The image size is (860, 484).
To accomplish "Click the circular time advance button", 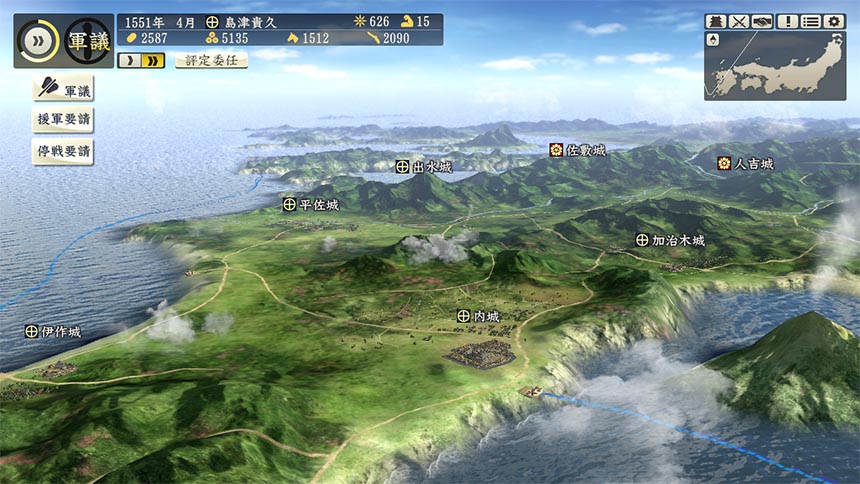I will [39, 41].
